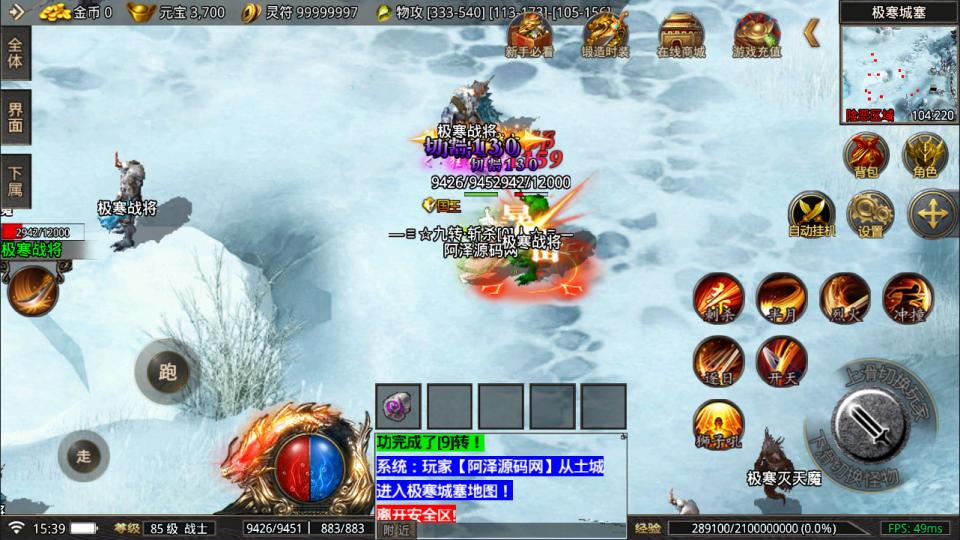
Task: Activate the 半月 skill
Action: (781, 297)
